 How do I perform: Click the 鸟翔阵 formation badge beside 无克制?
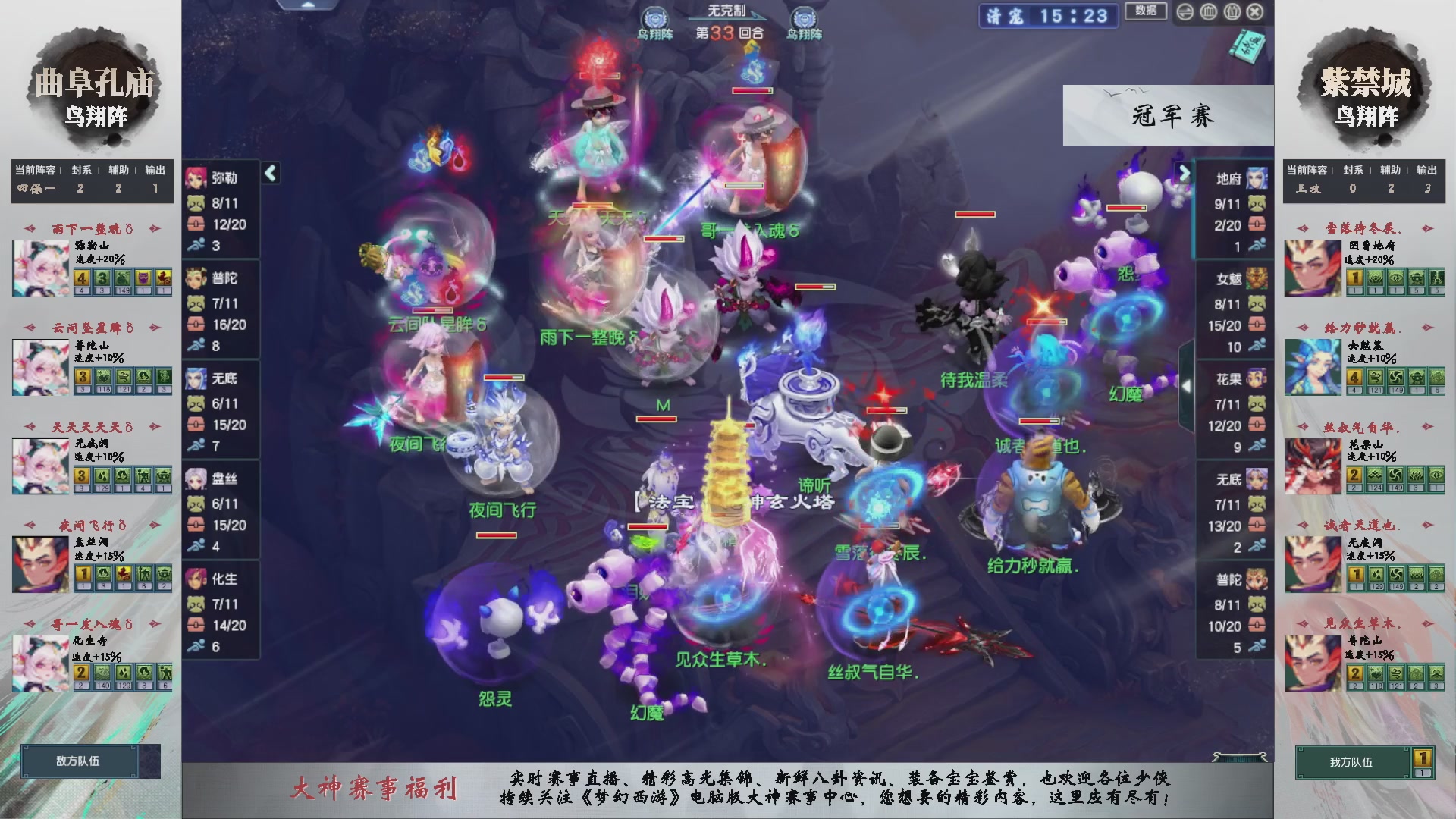point(657,17)
